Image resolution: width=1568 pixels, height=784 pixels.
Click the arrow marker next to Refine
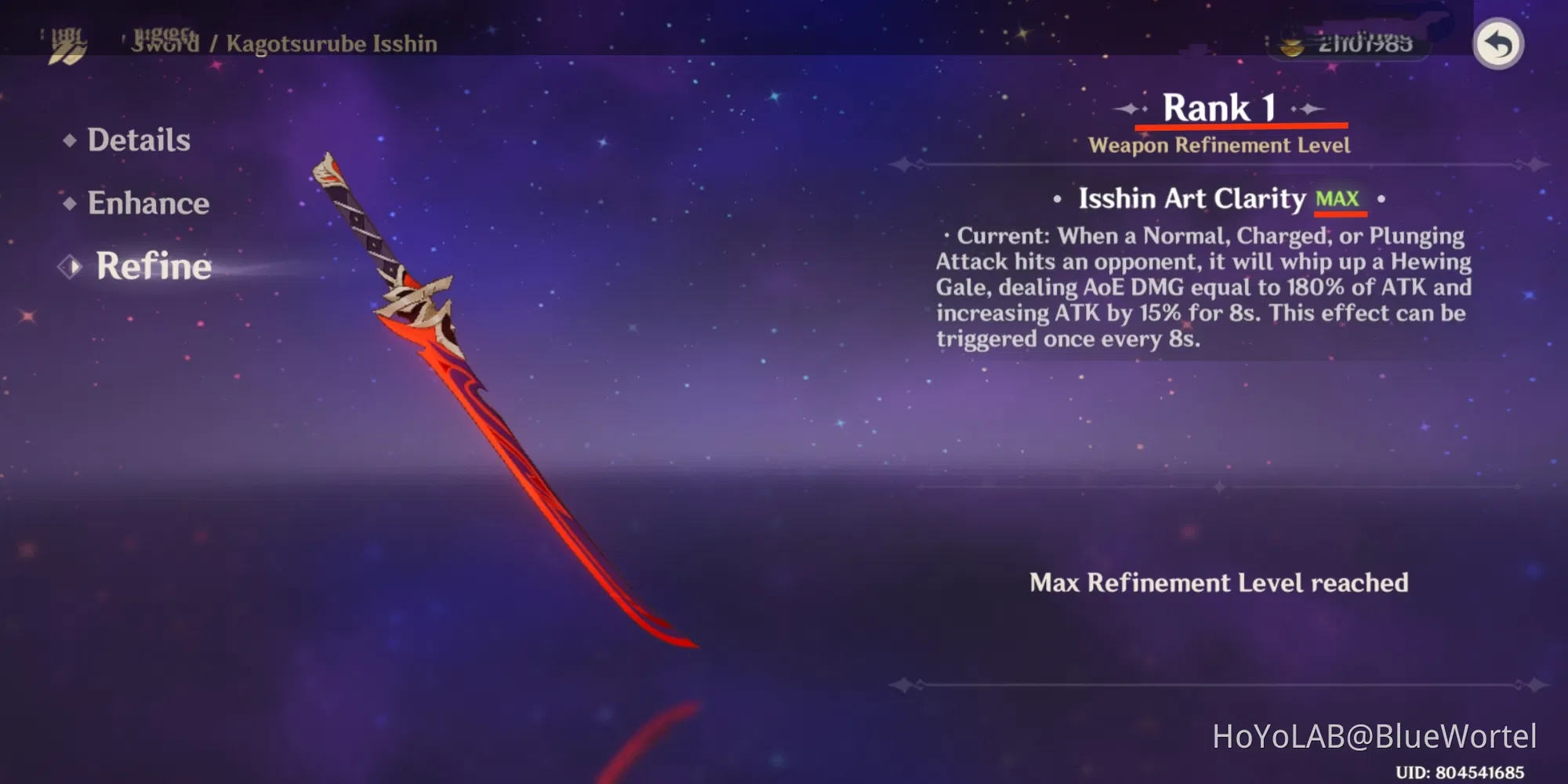(x=71, y=267)
